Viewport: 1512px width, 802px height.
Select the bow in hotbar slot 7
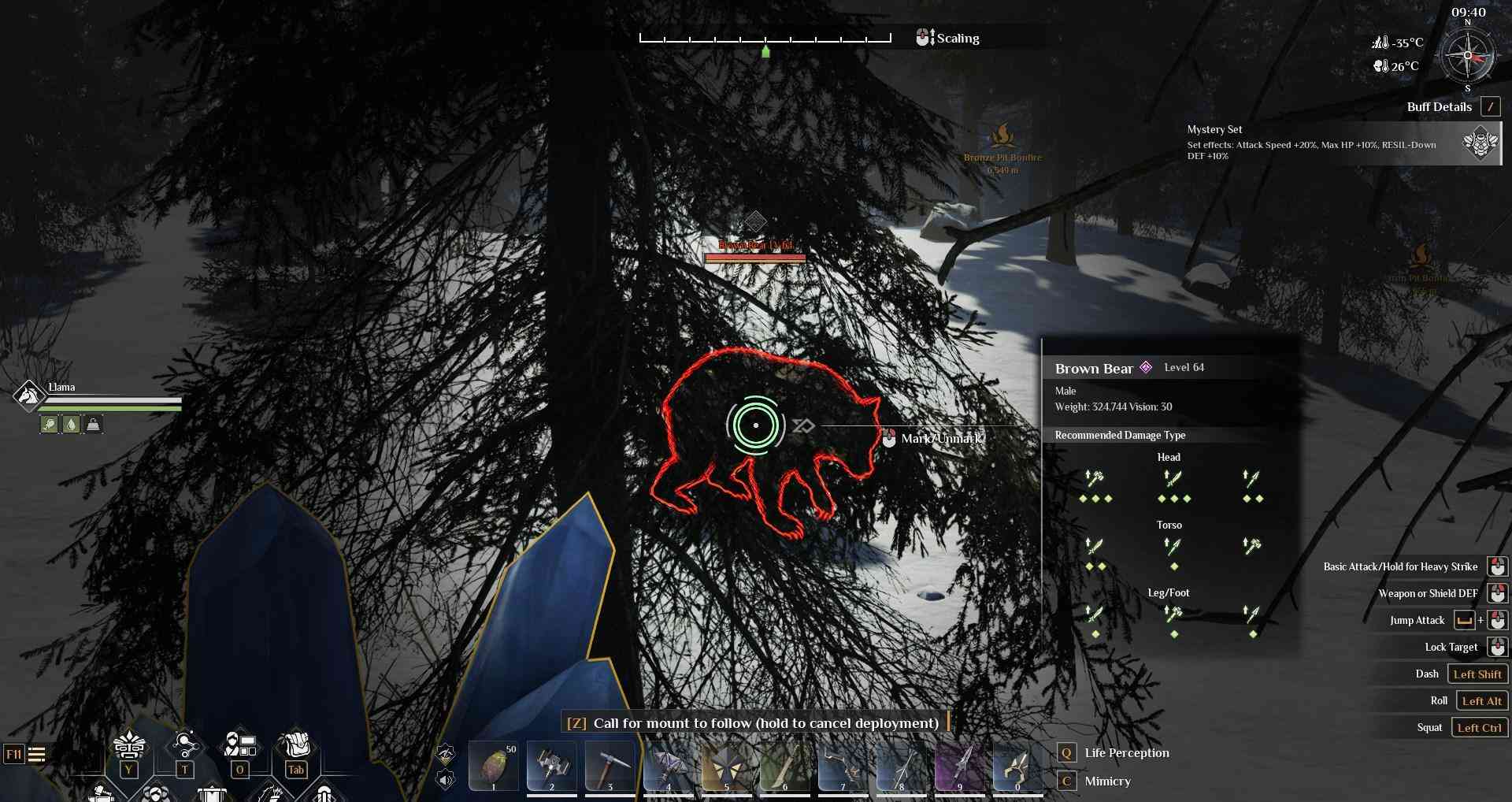coord(843,765)
